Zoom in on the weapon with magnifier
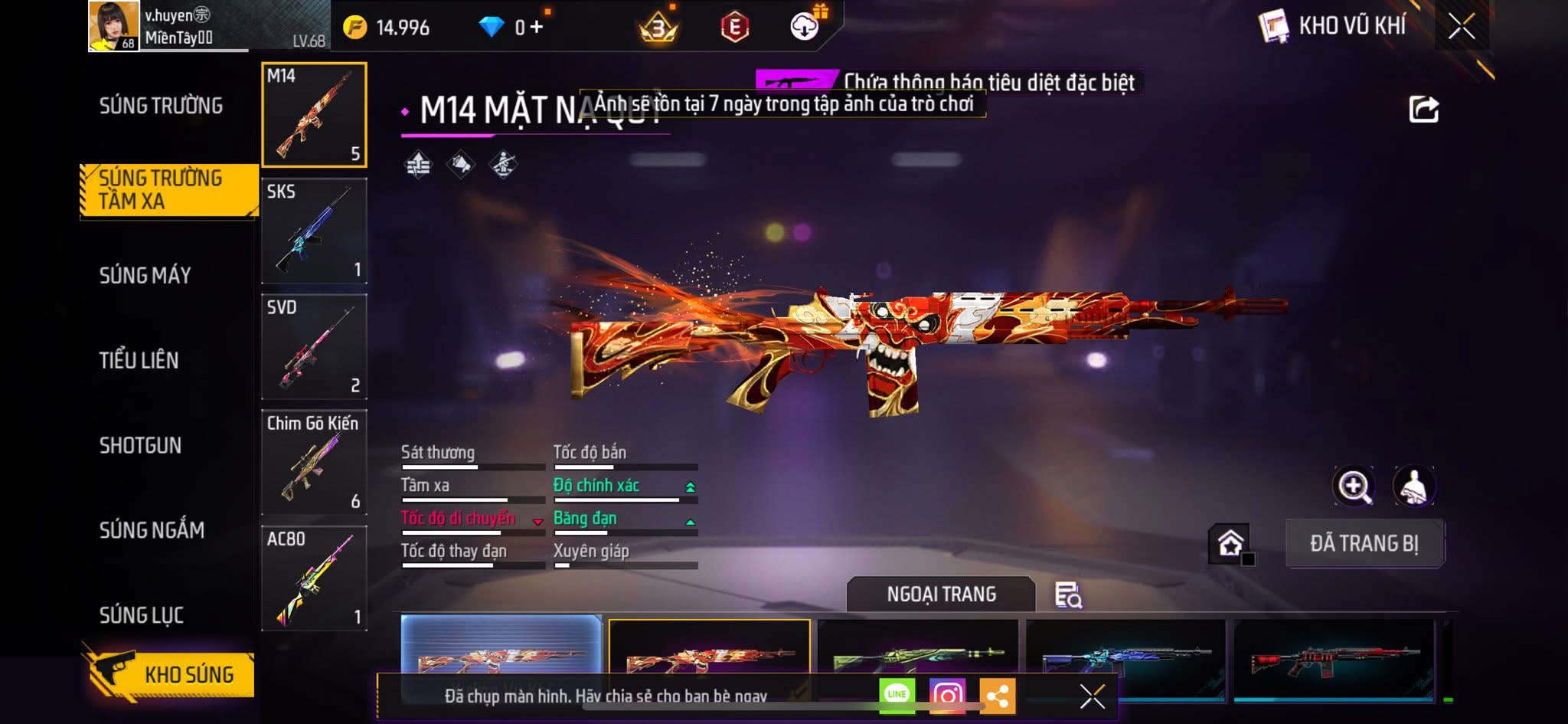The width and height of the screenshot is (1568, 724). [1354, 486]
